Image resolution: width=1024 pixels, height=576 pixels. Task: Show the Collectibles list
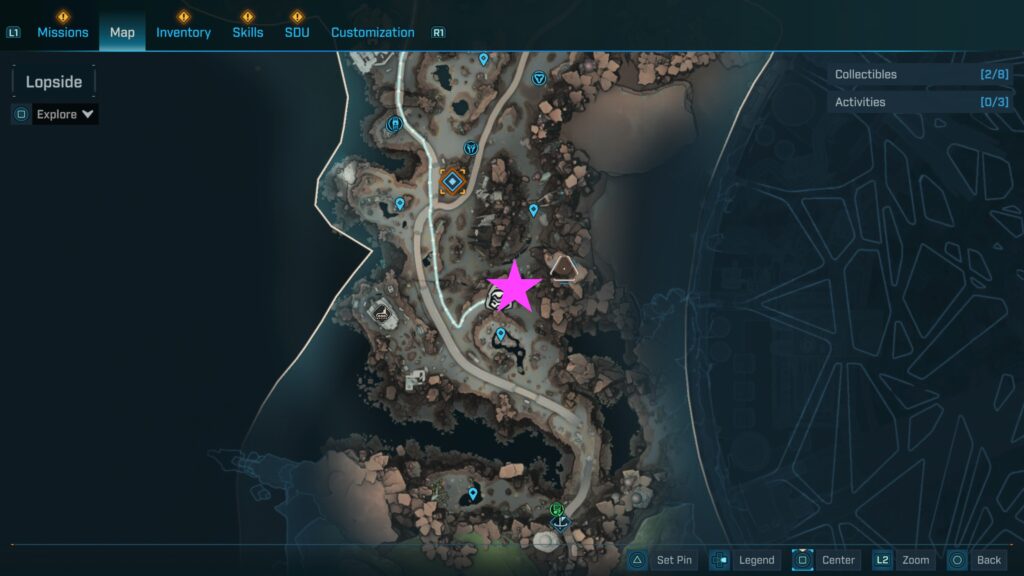[x=920, y=74]
